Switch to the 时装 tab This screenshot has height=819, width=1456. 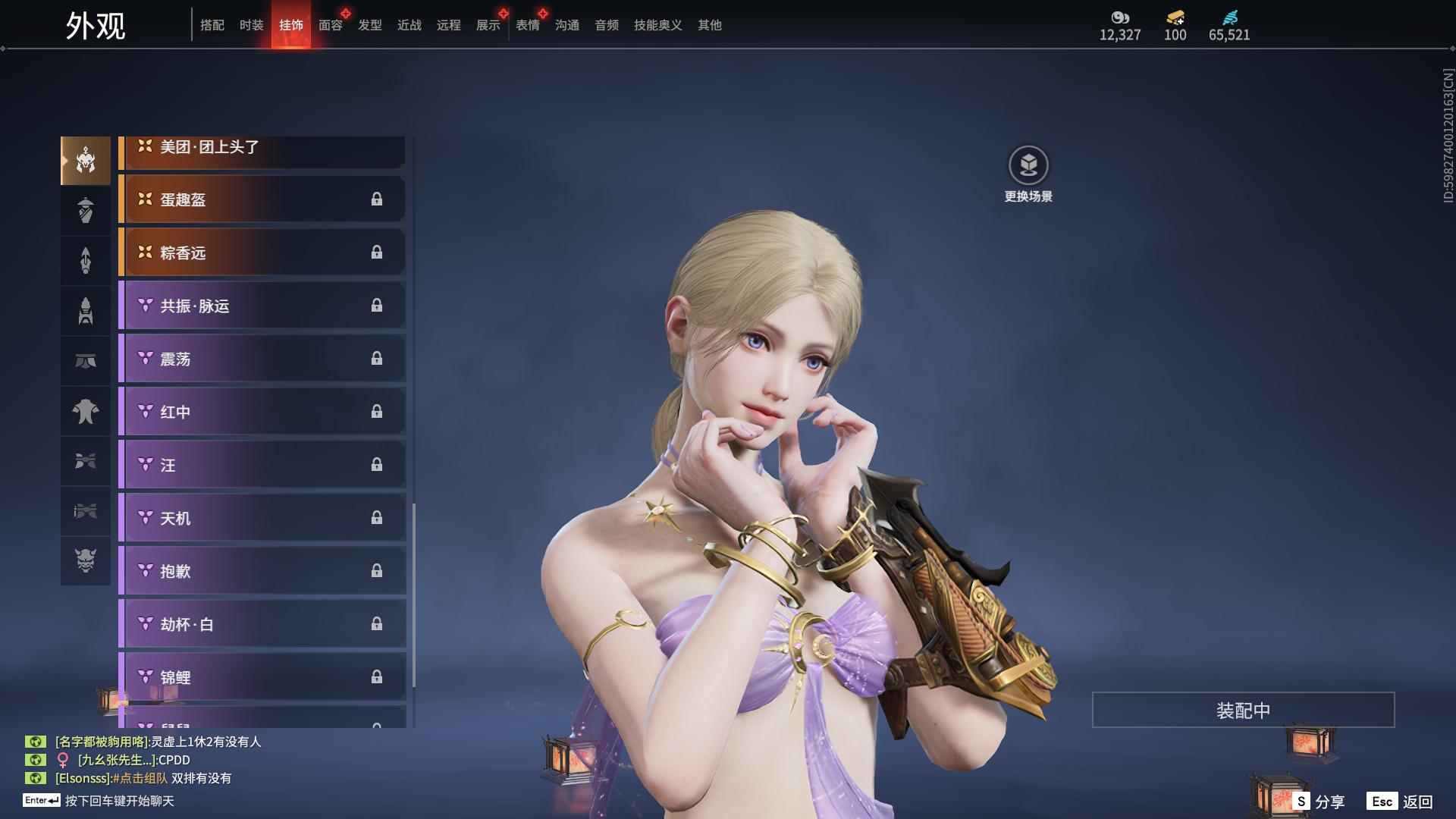click(251, 25)
